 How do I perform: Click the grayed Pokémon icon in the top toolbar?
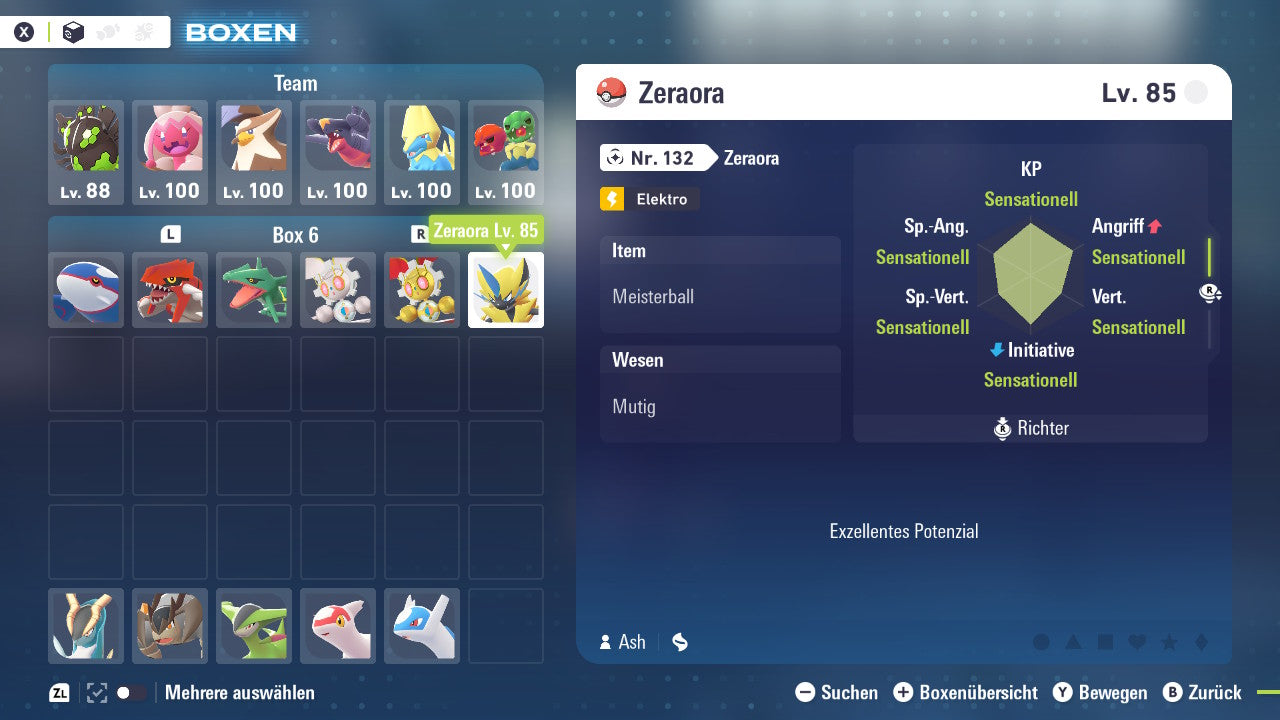pos(109,31)
